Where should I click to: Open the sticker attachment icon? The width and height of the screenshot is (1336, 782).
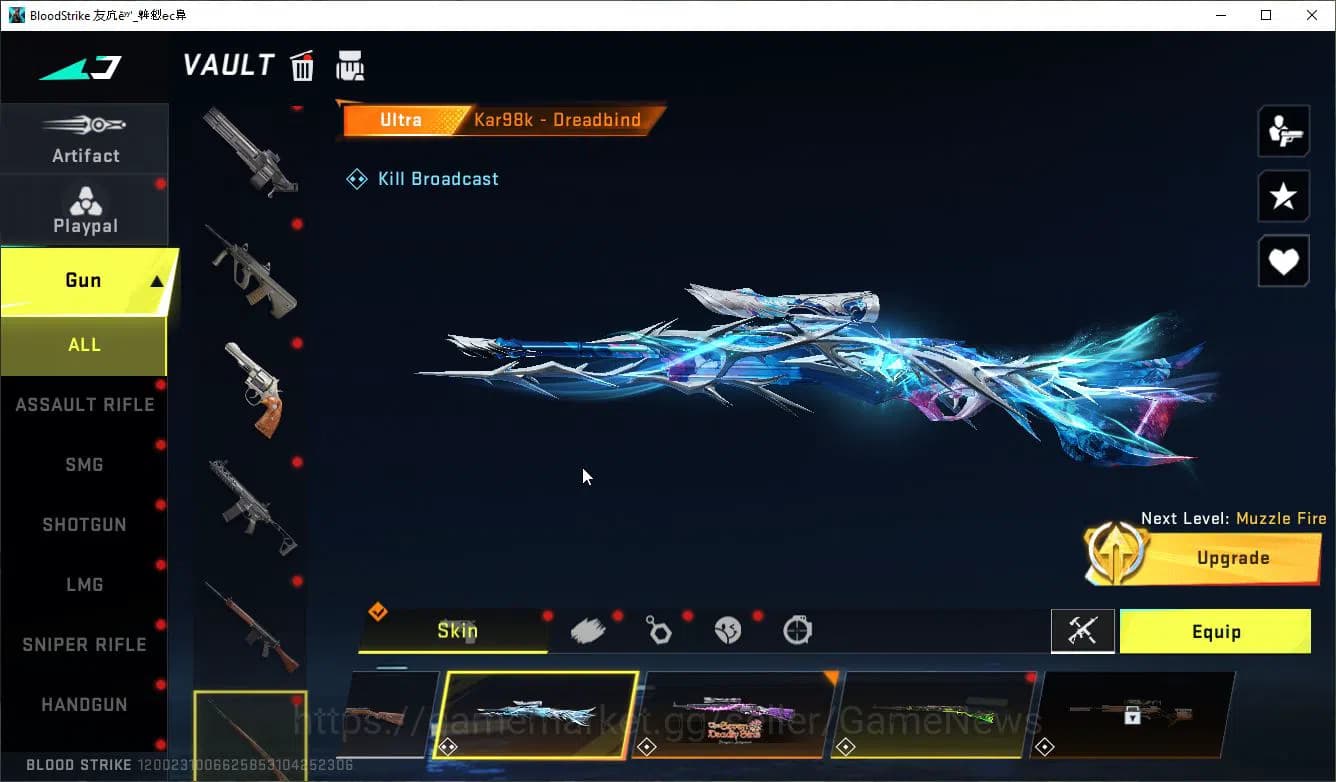[728, 630]
